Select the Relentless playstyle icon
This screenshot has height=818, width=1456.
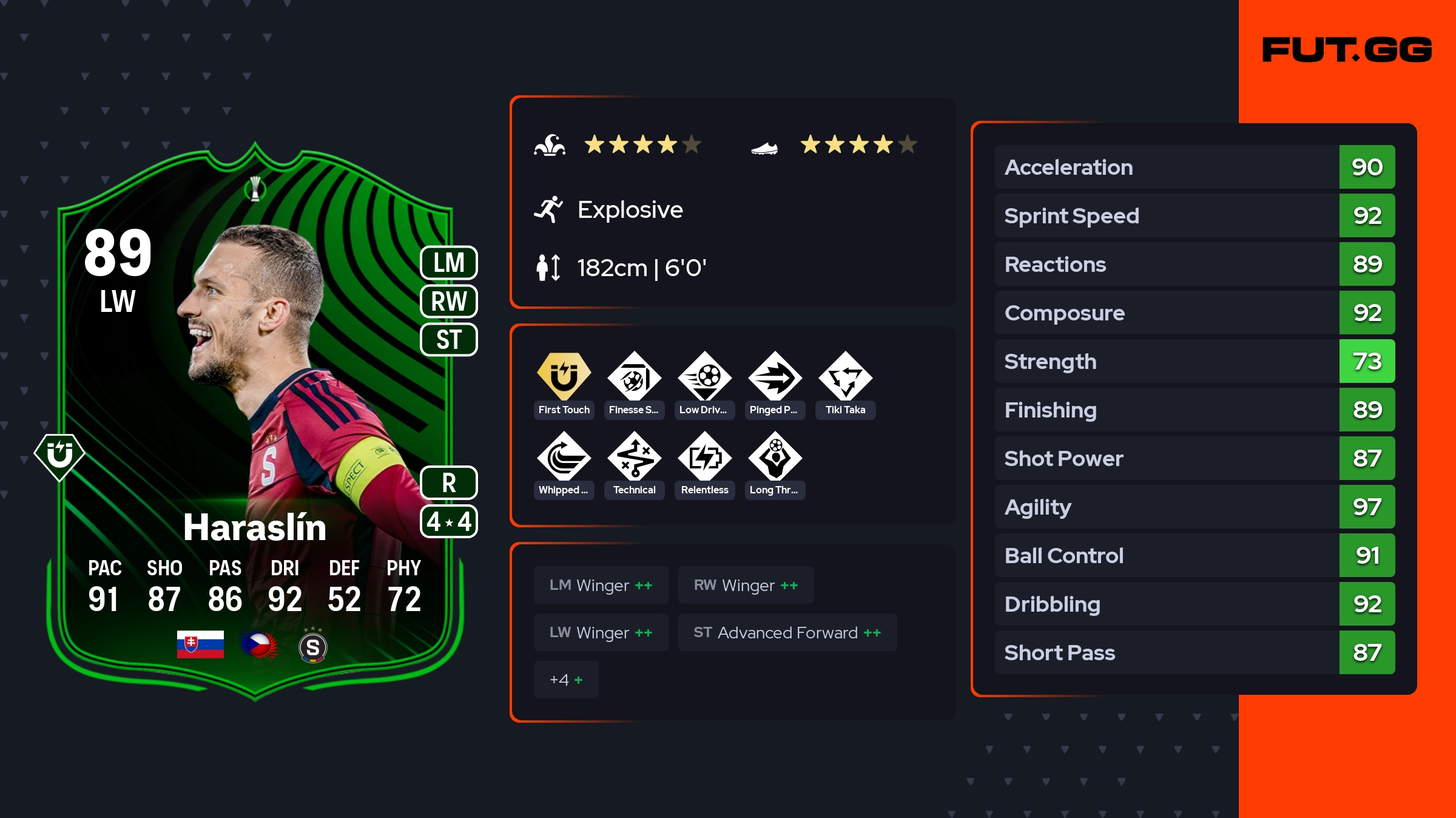pos(704,457)
